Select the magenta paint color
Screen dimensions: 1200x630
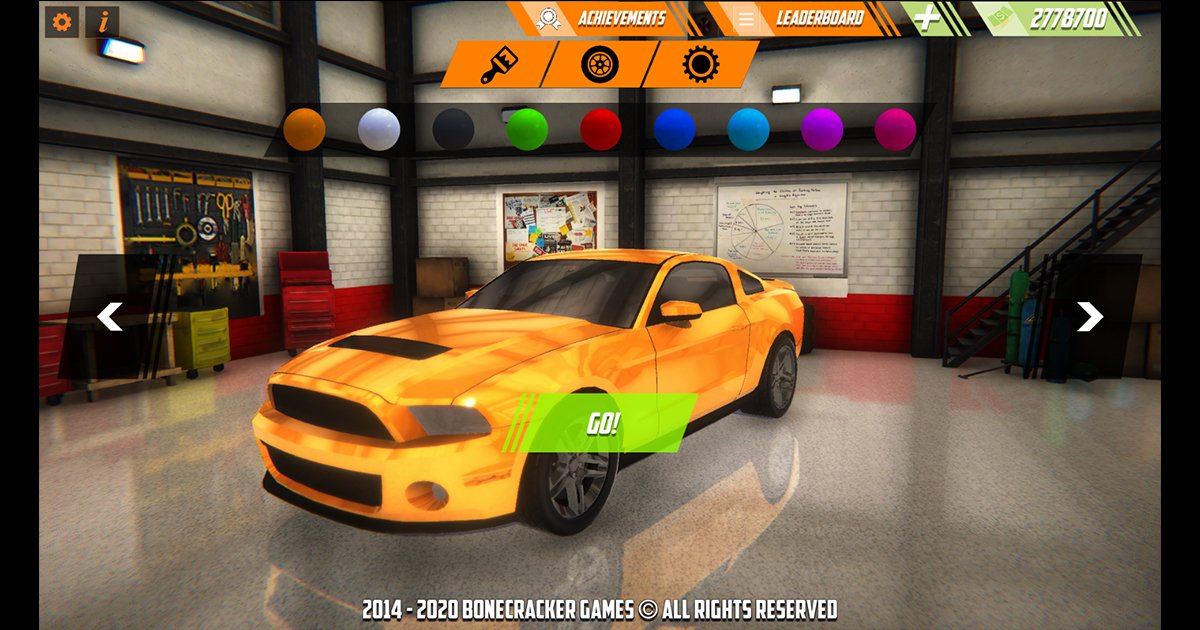click(895, 130)
